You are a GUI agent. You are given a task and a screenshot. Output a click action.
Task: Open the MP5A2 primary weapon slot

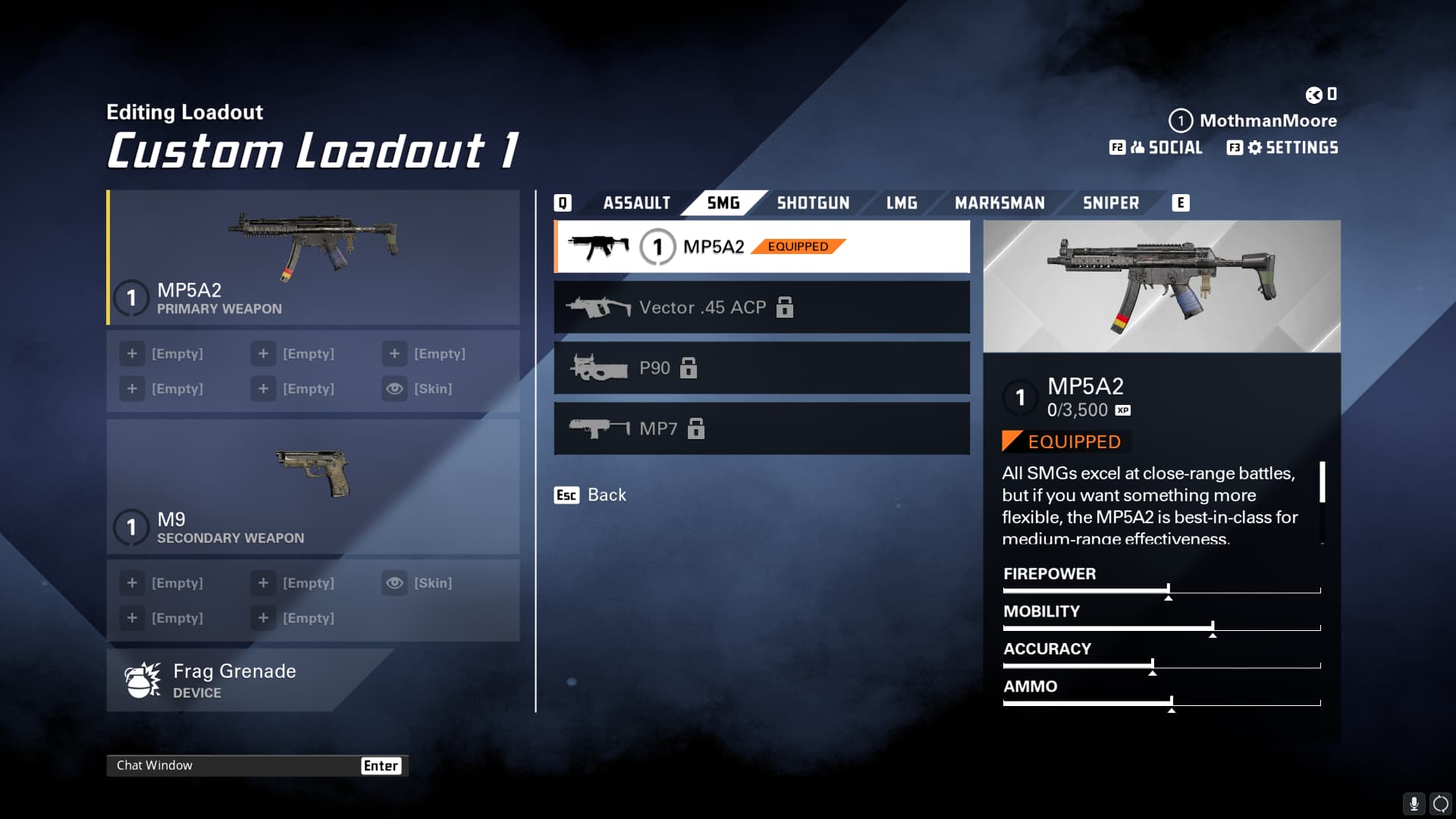tap(313, 258)
